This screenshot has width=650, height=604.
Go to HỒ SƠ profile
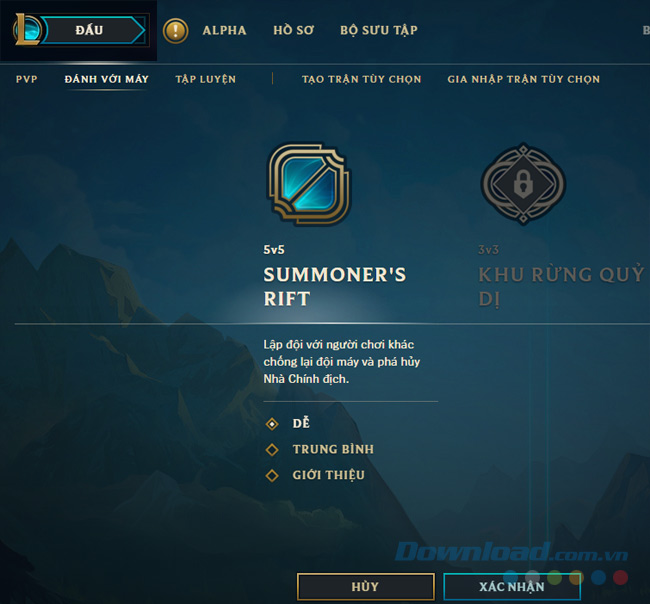293,30
